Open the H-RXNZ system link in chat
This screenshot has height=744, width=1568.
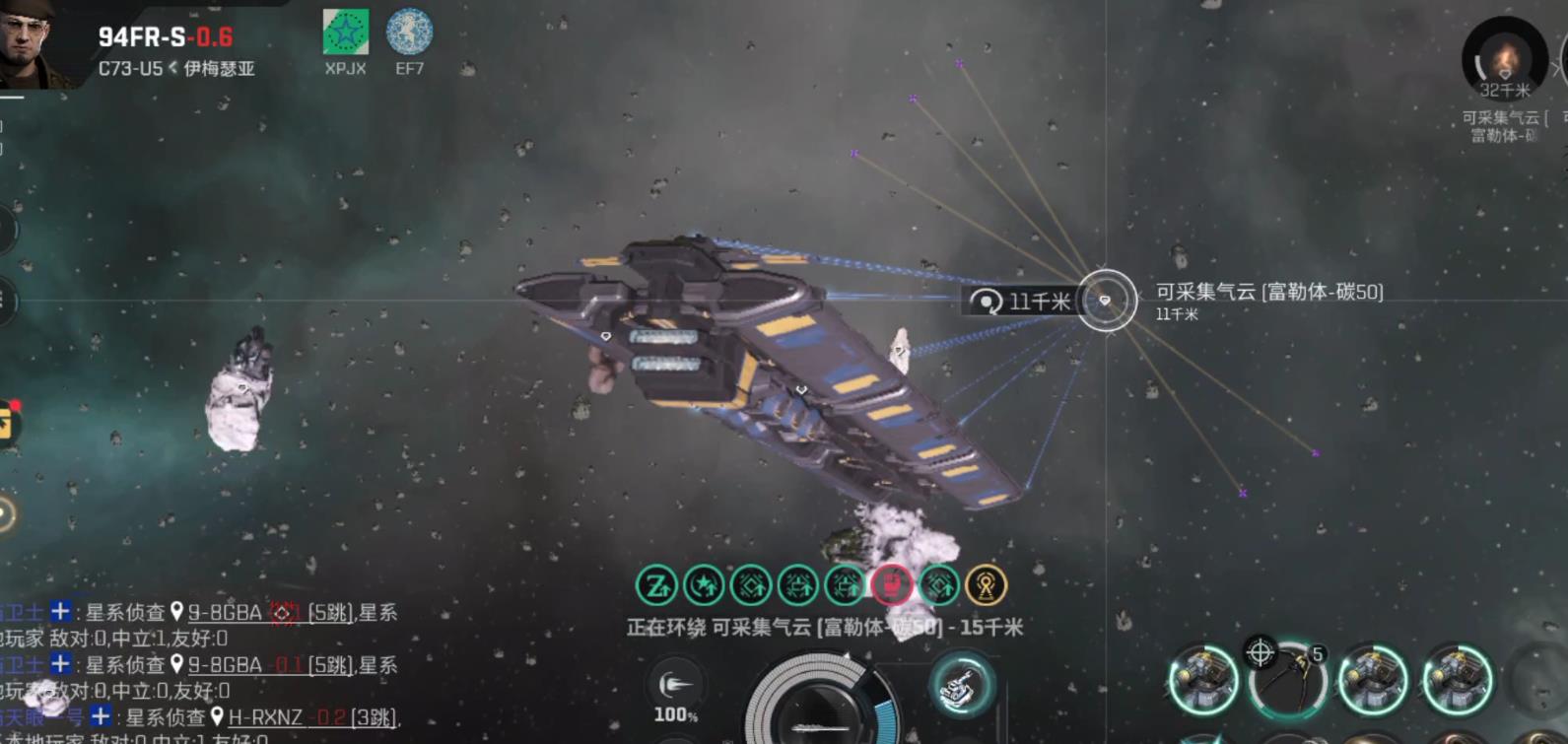(264, 717)
